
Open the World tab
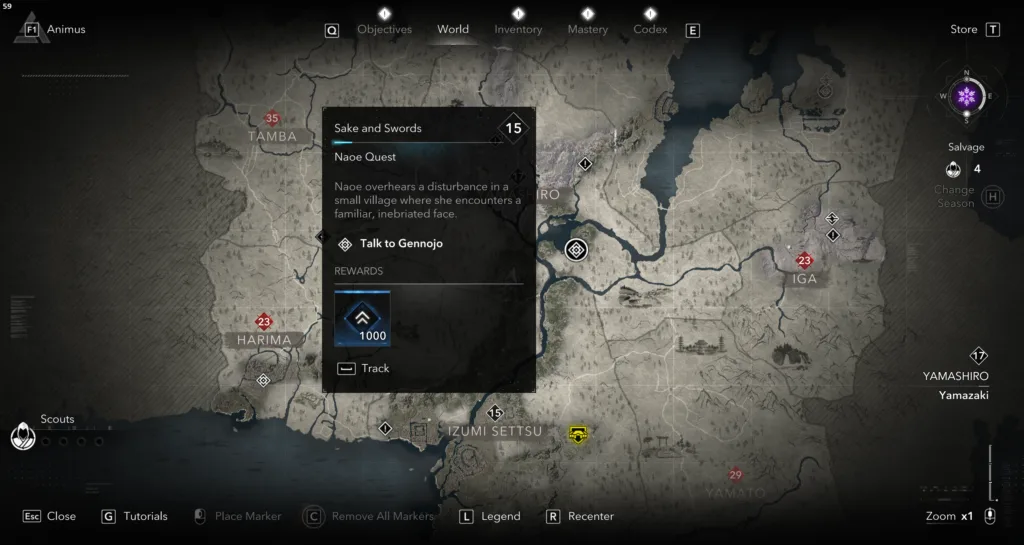[453, 29]
